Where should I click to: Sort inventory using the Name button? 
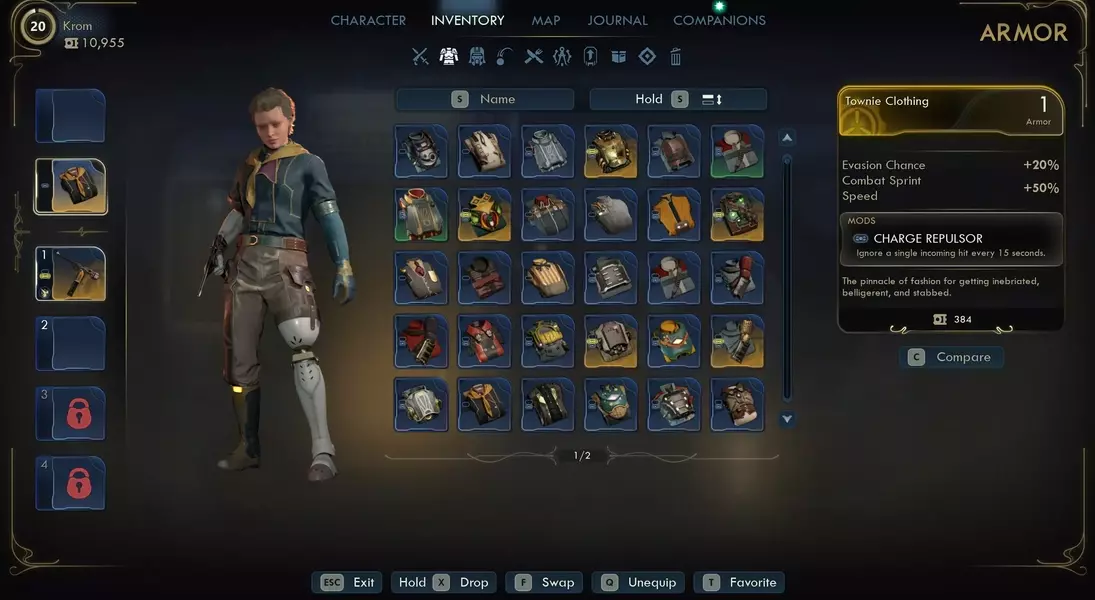tap(485, 99)
